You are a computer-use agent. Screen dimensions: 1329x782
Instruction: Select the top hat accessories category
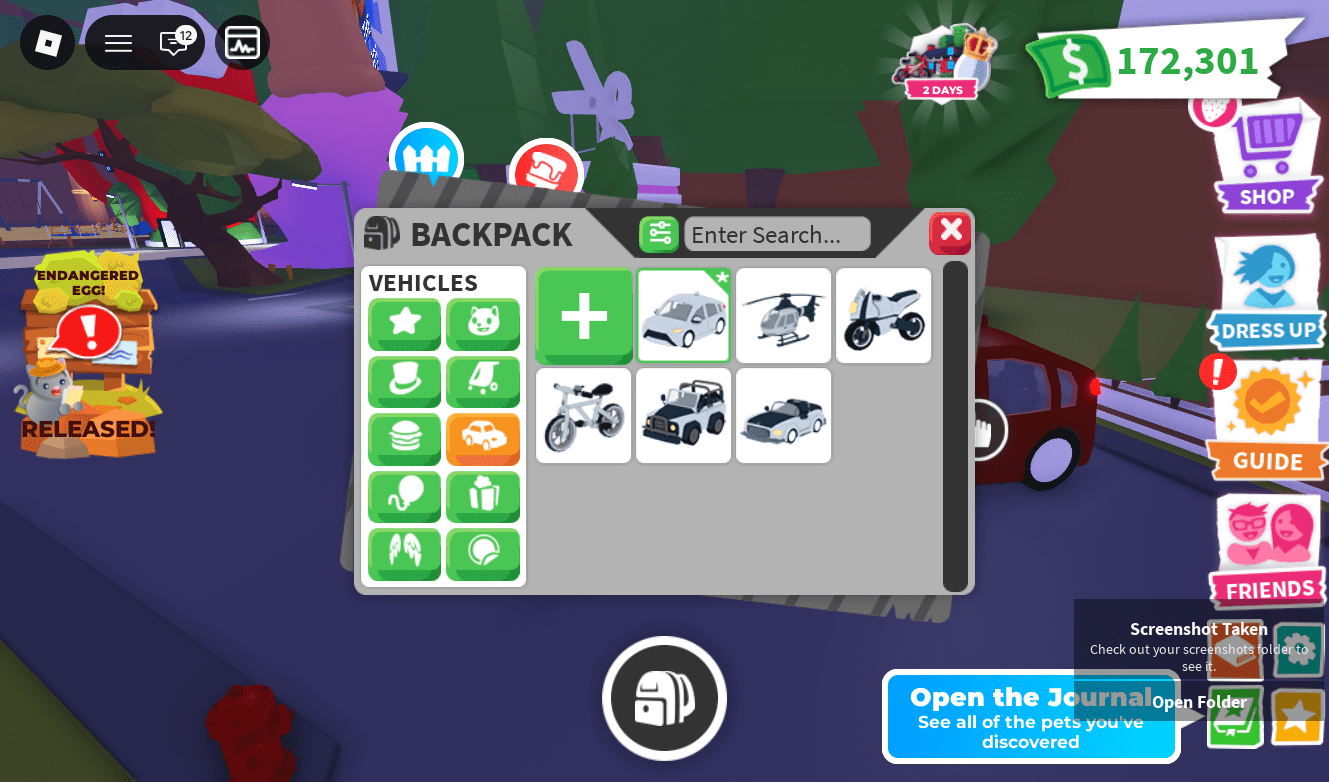pyautogui.click(x=404, y=382)
